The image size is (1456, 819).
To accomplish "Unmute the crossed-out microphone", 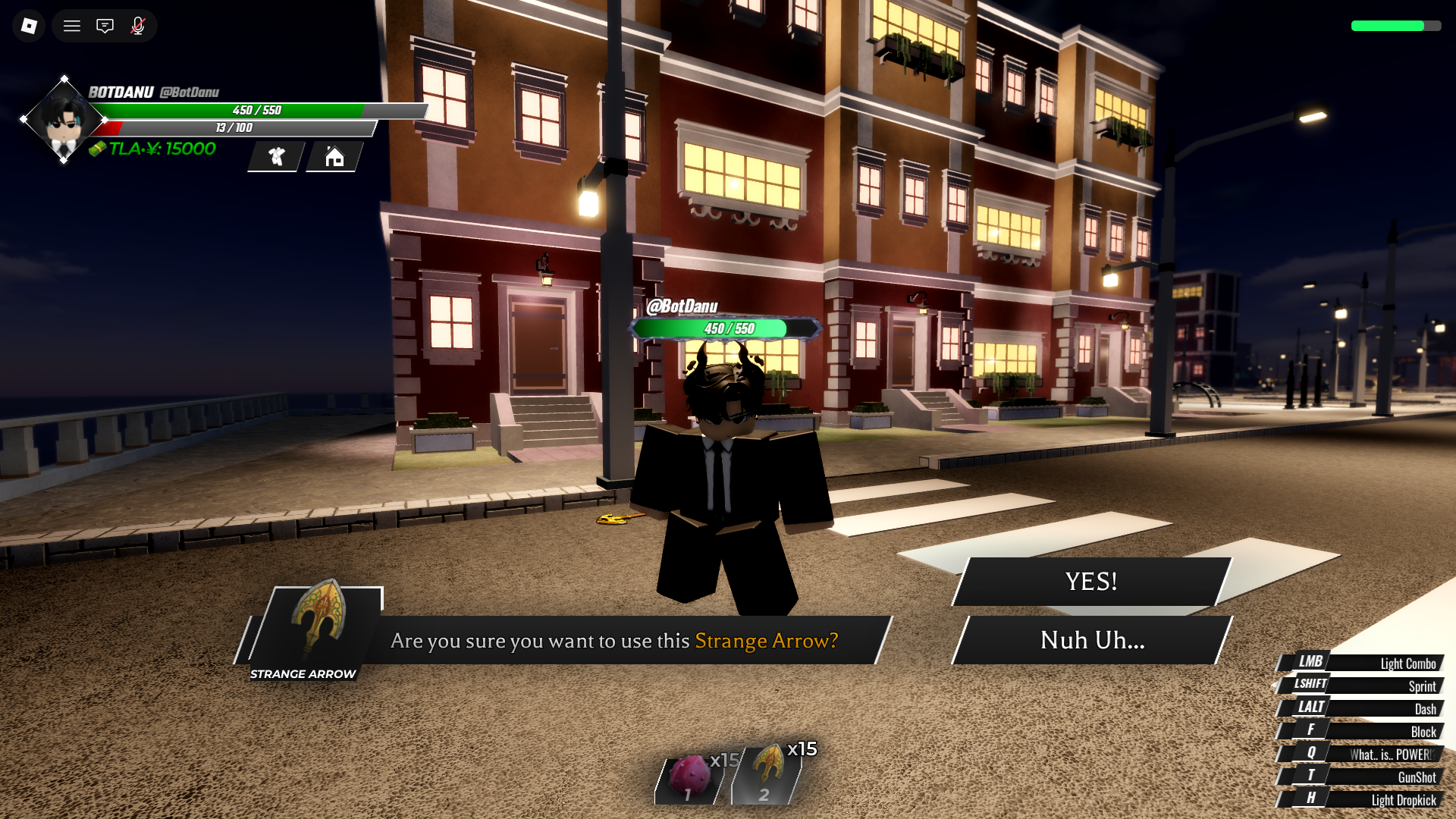I will point(138,26).
